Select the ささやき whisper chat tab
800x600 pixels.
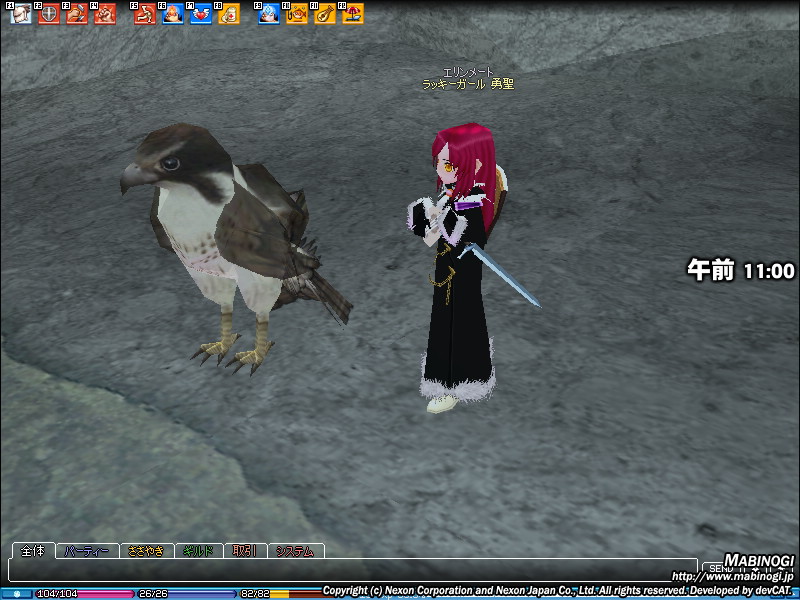pos(145,551)
